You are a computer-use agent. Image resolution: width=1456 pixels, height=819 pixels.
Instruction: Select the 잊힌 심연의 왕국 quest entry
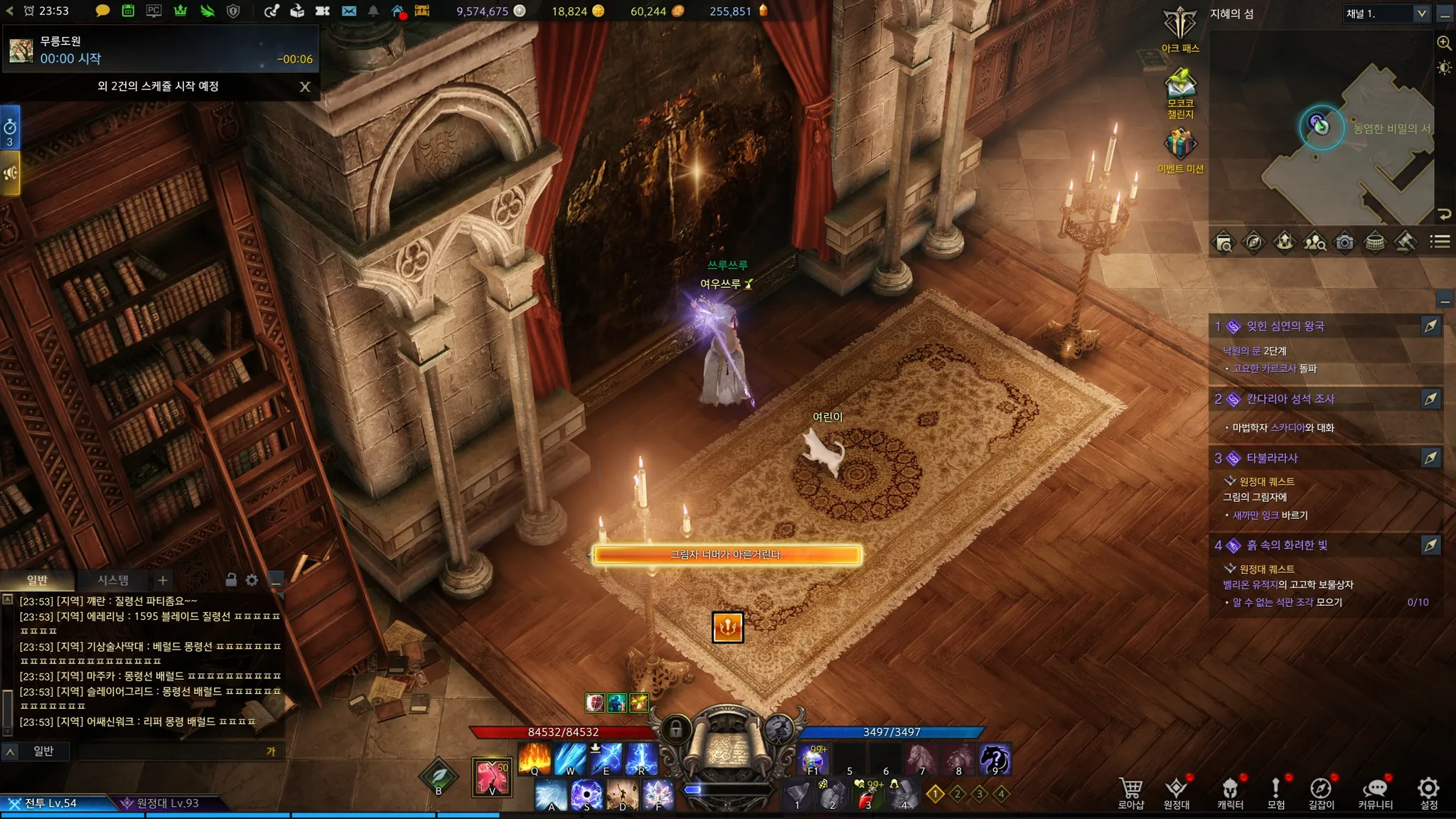pyautogui.click(x=1285, y=326)
